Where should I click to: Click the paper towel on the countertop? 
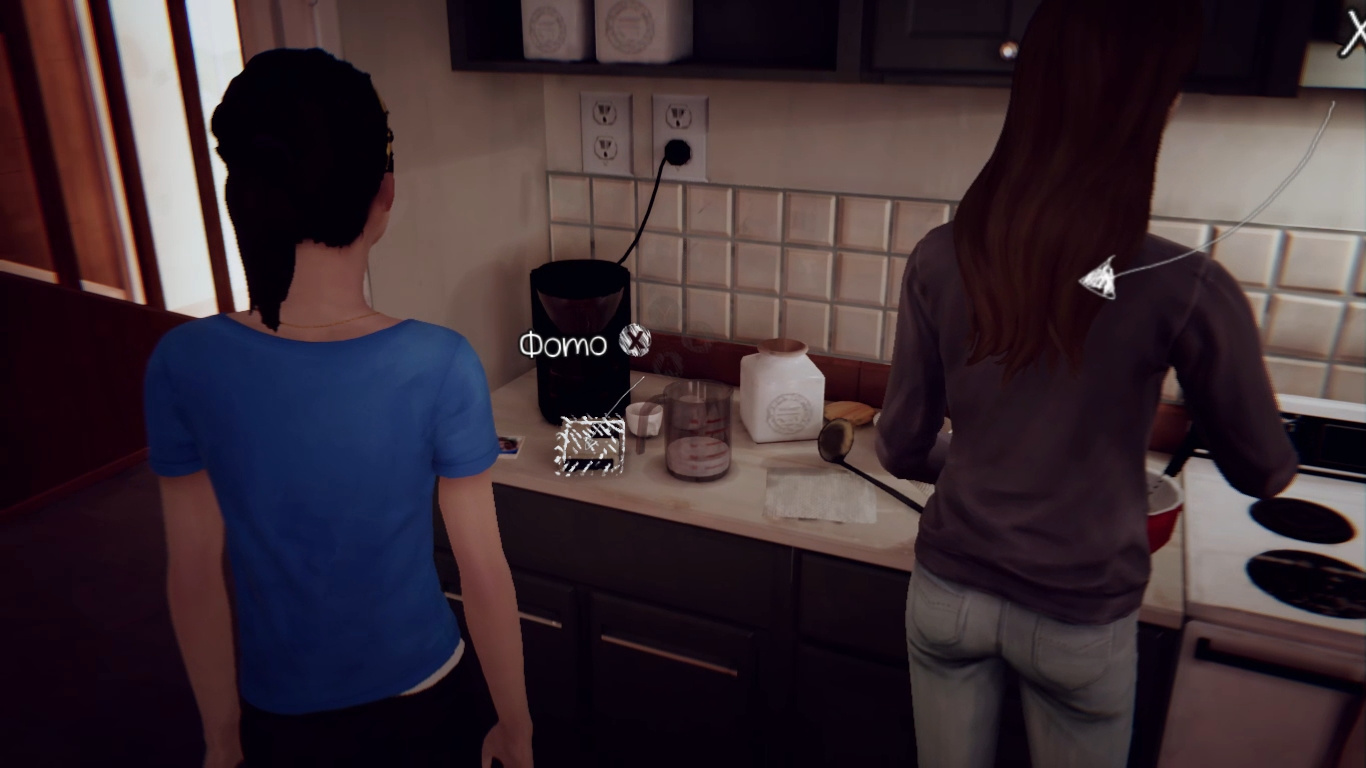(x=820, y=495)
